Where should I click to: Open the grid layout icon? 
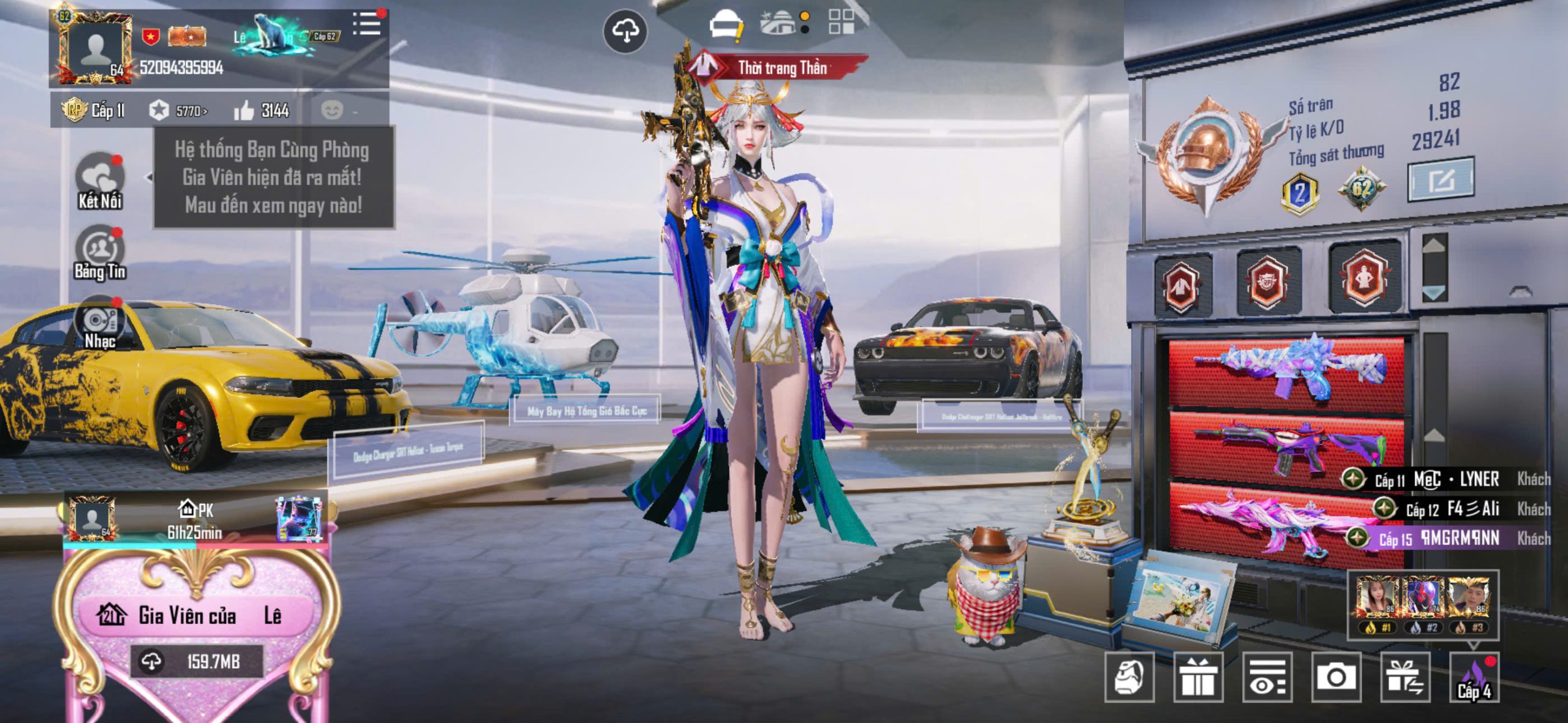pyautogui.click(x=841, y=21)
